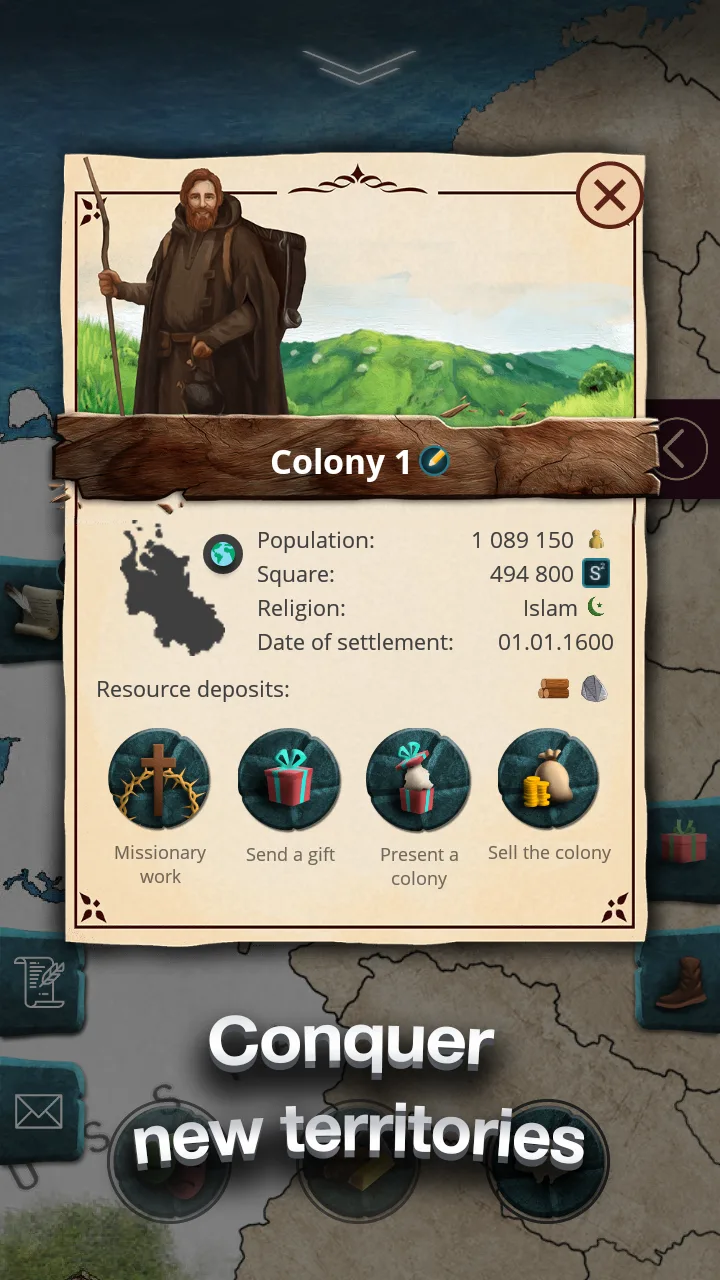The image size is (720, 1280).
Task: Open the red gift box side button
Action: 684,843
